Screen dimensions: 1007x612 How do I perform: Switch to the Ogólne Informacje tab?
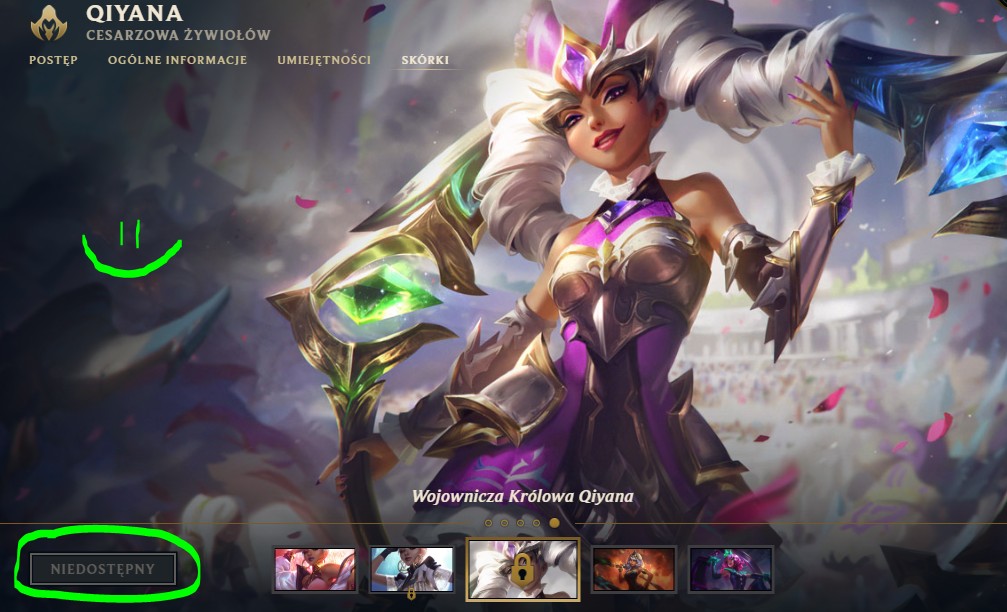177,60
